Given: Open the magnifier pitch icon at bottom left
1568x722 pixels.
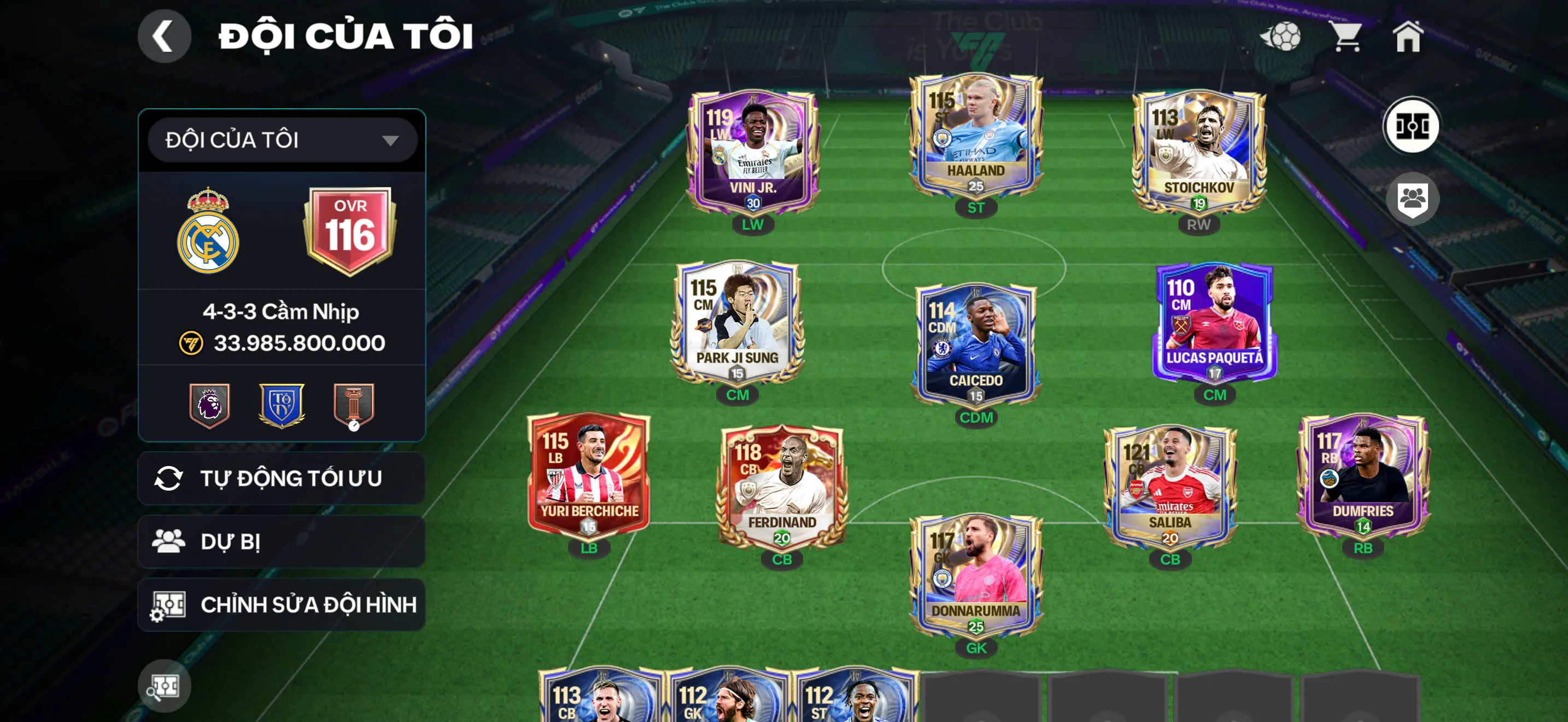Looking at the screenshot, I should click(165, 685).
